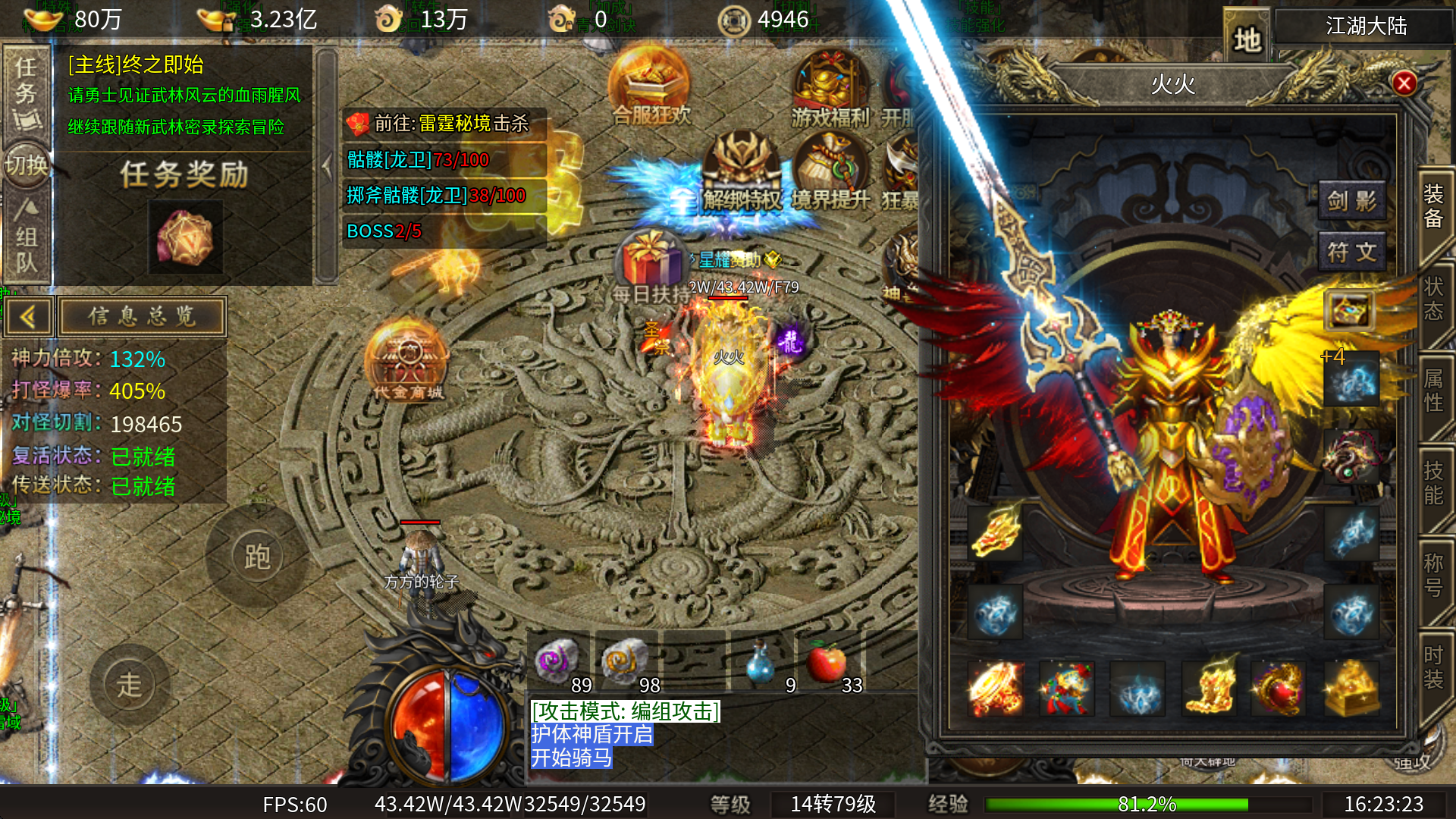Show the 称号 titles tab
Viewport: 1456px width, 819px height.
tap(1432, 575)
